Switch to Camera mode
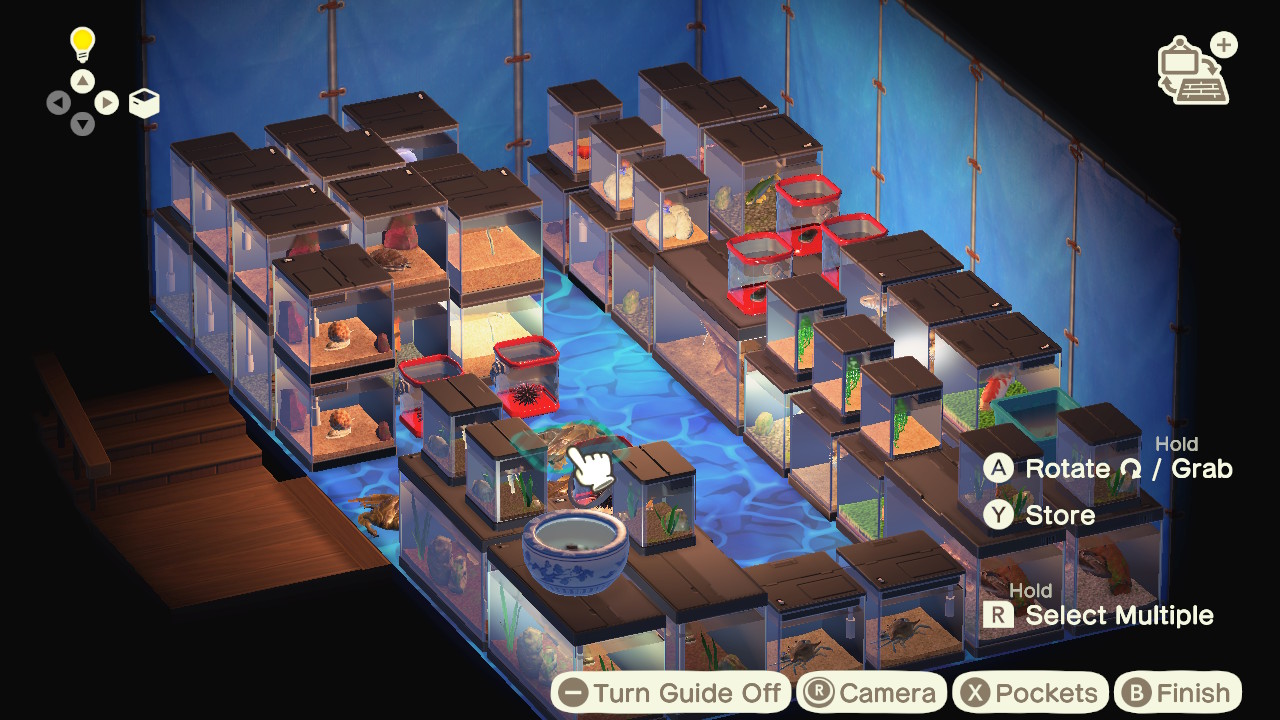Screen dimensions: 1280x720 click(872, 693)
